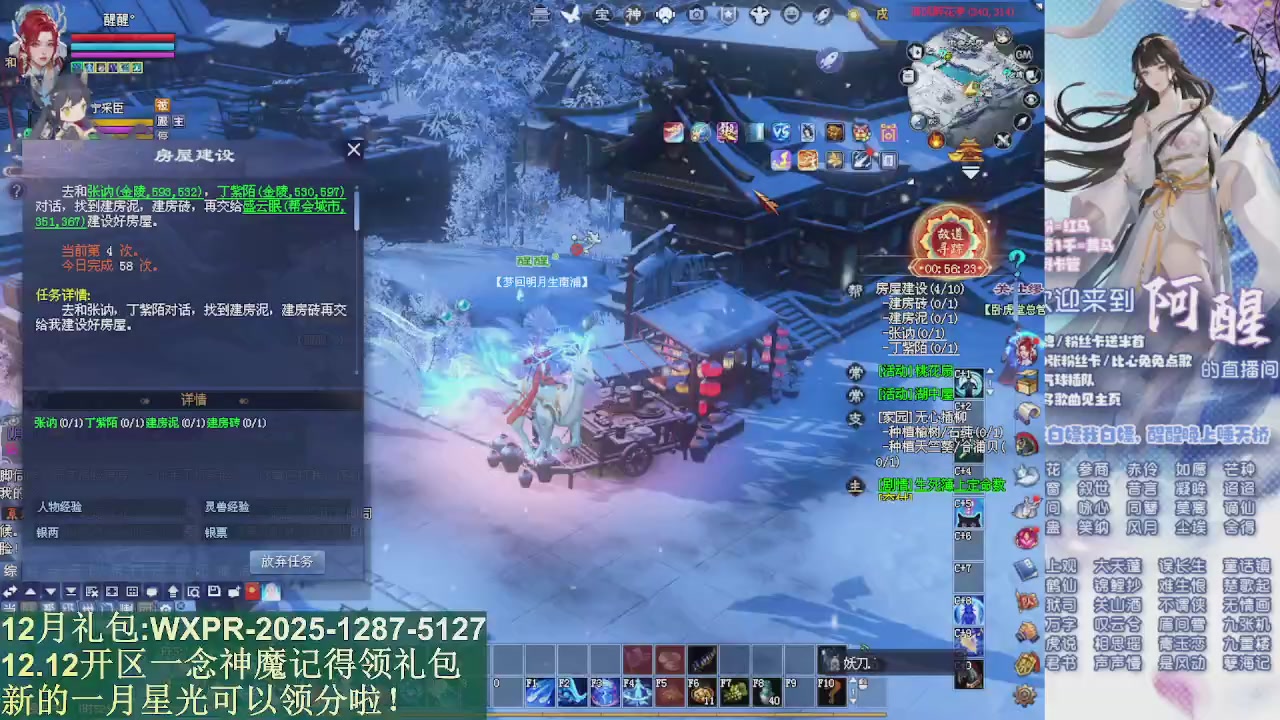Click the up arrow on the buff list scroller
Screen dimensions: 1280x720
point(988,372)
